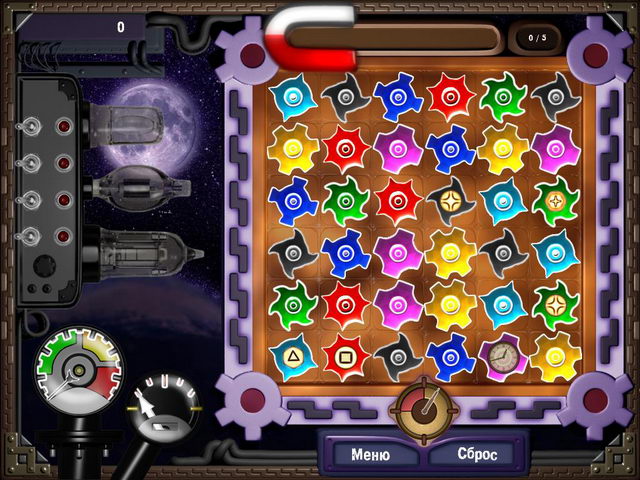
Task: Select the red gear with square symbol
Action: coord(345,355)
